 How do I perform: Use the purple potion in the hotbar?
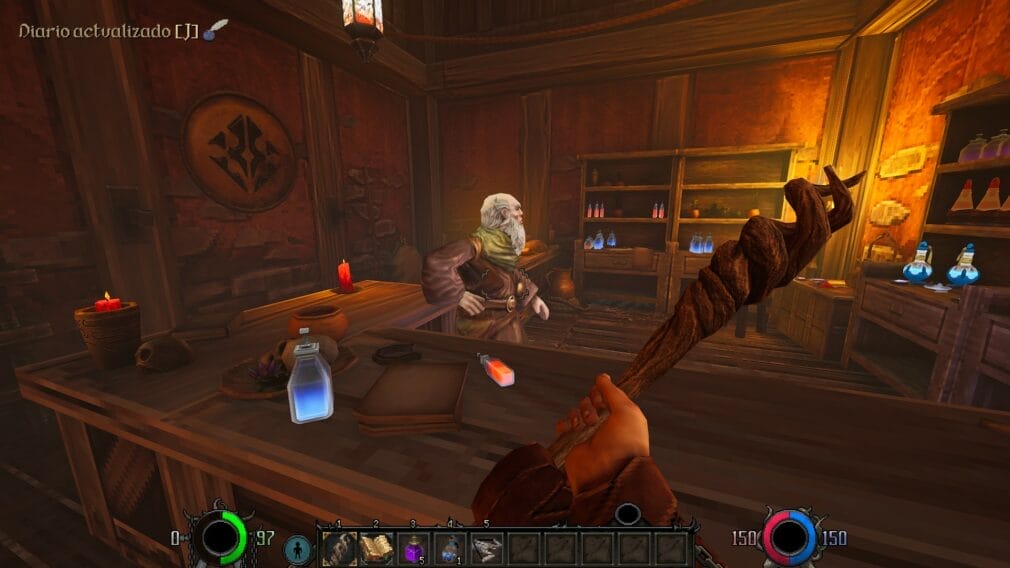pyautogui.click(x=414, y=548)
